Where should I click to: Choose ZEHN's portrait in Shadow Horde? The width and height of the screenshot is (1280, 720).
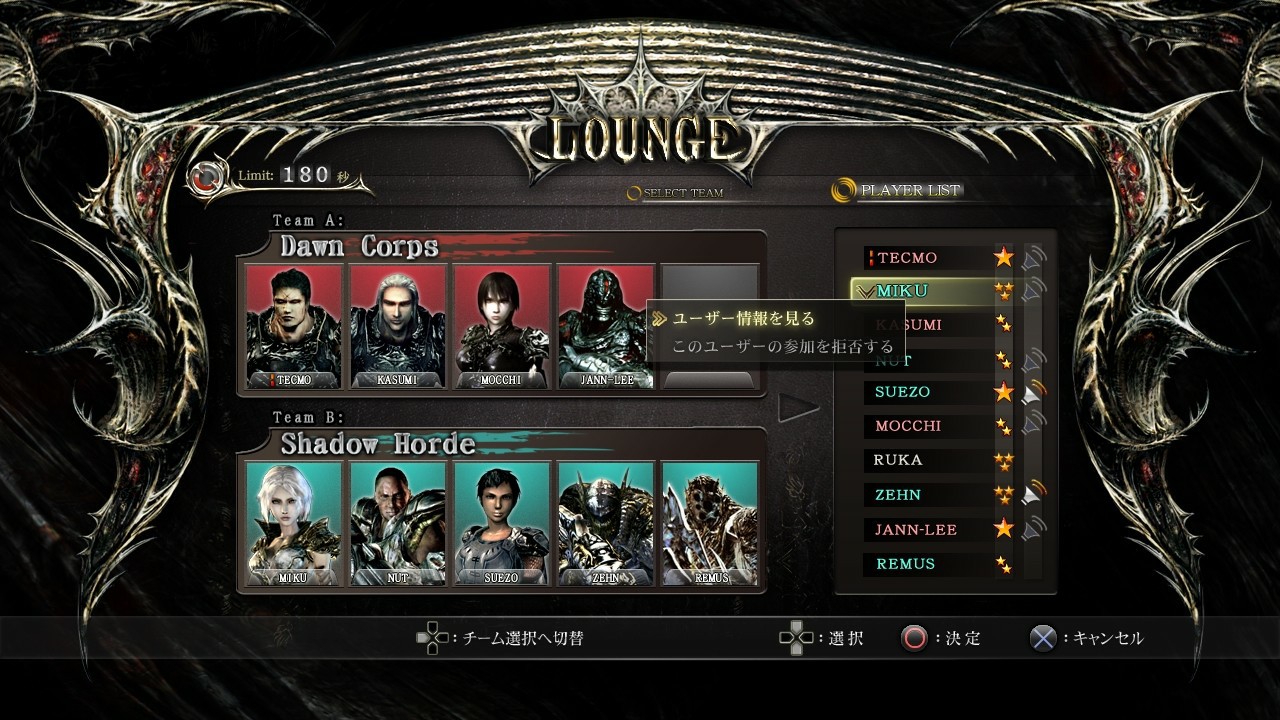click(x=605, y=522)
